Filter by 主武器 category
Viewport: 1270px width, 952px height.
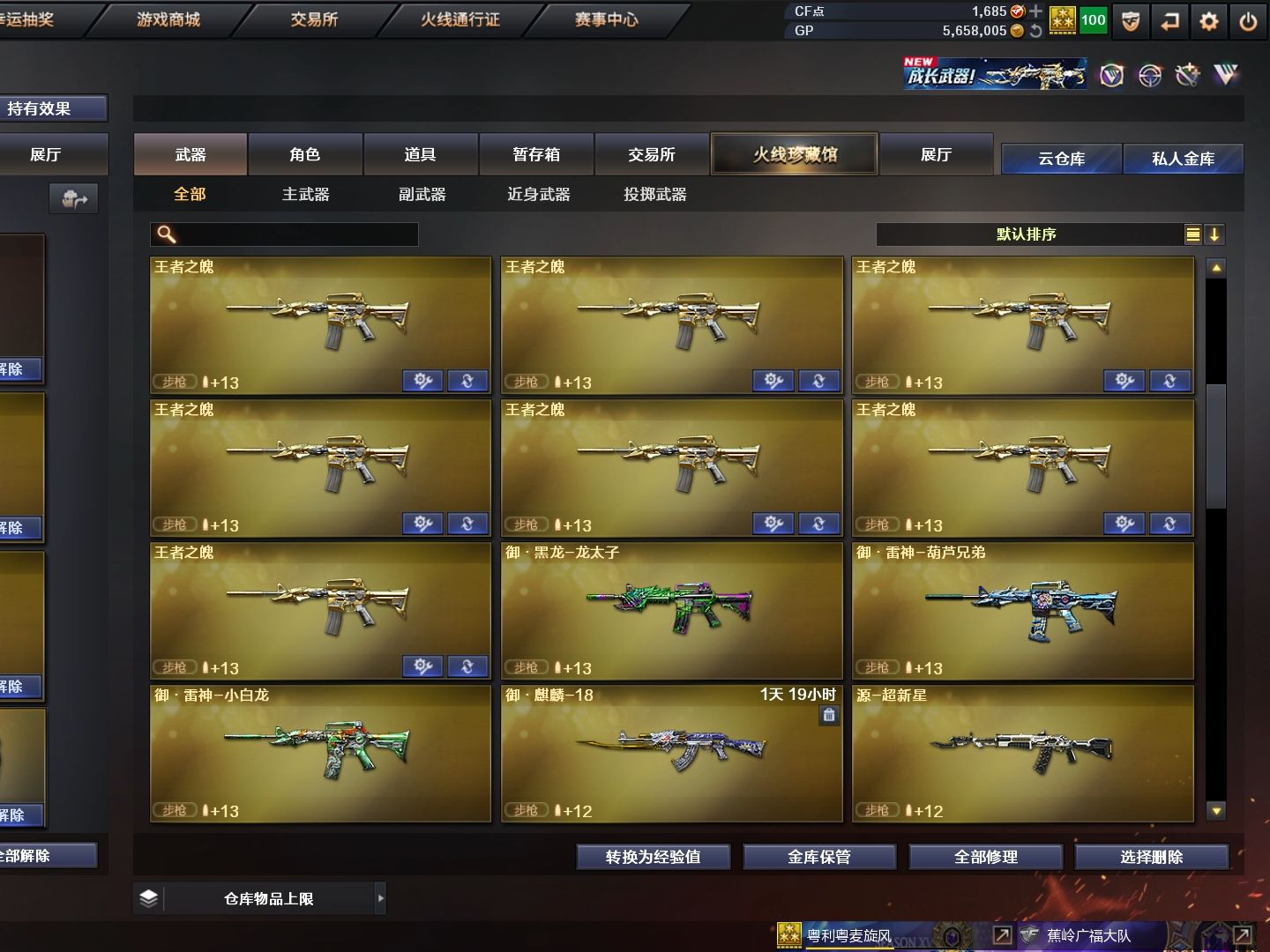pos(305,195)
